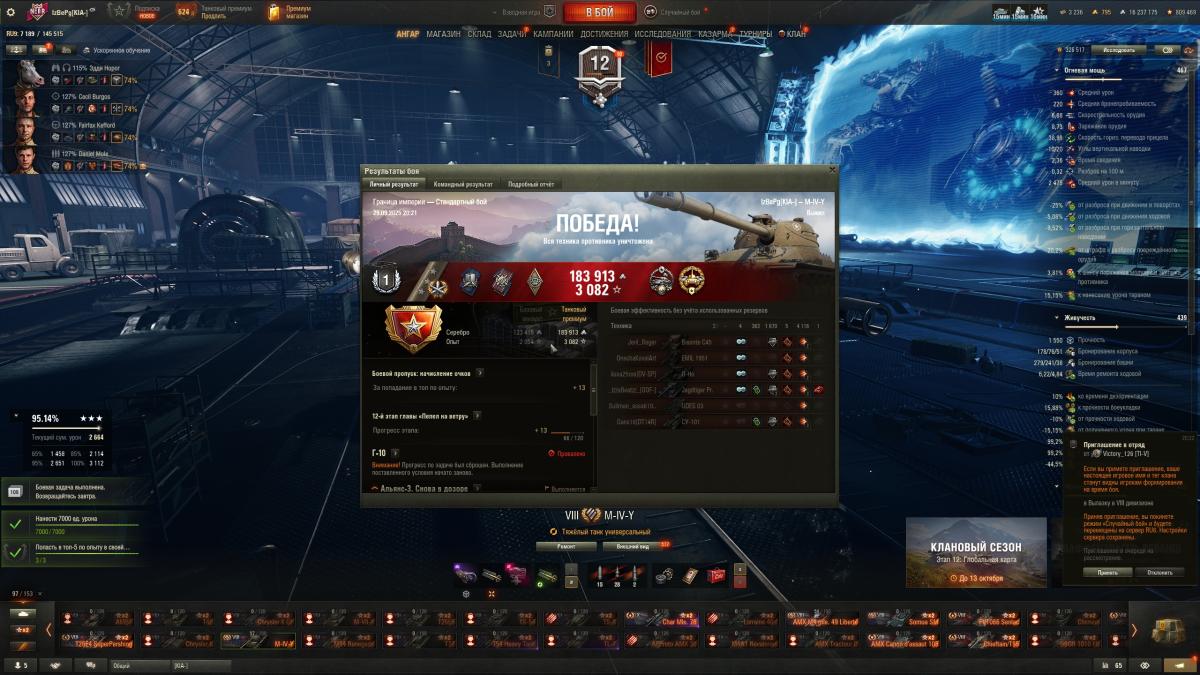Open the ДОСТИЖЕНИЯ section

point(604,34)
